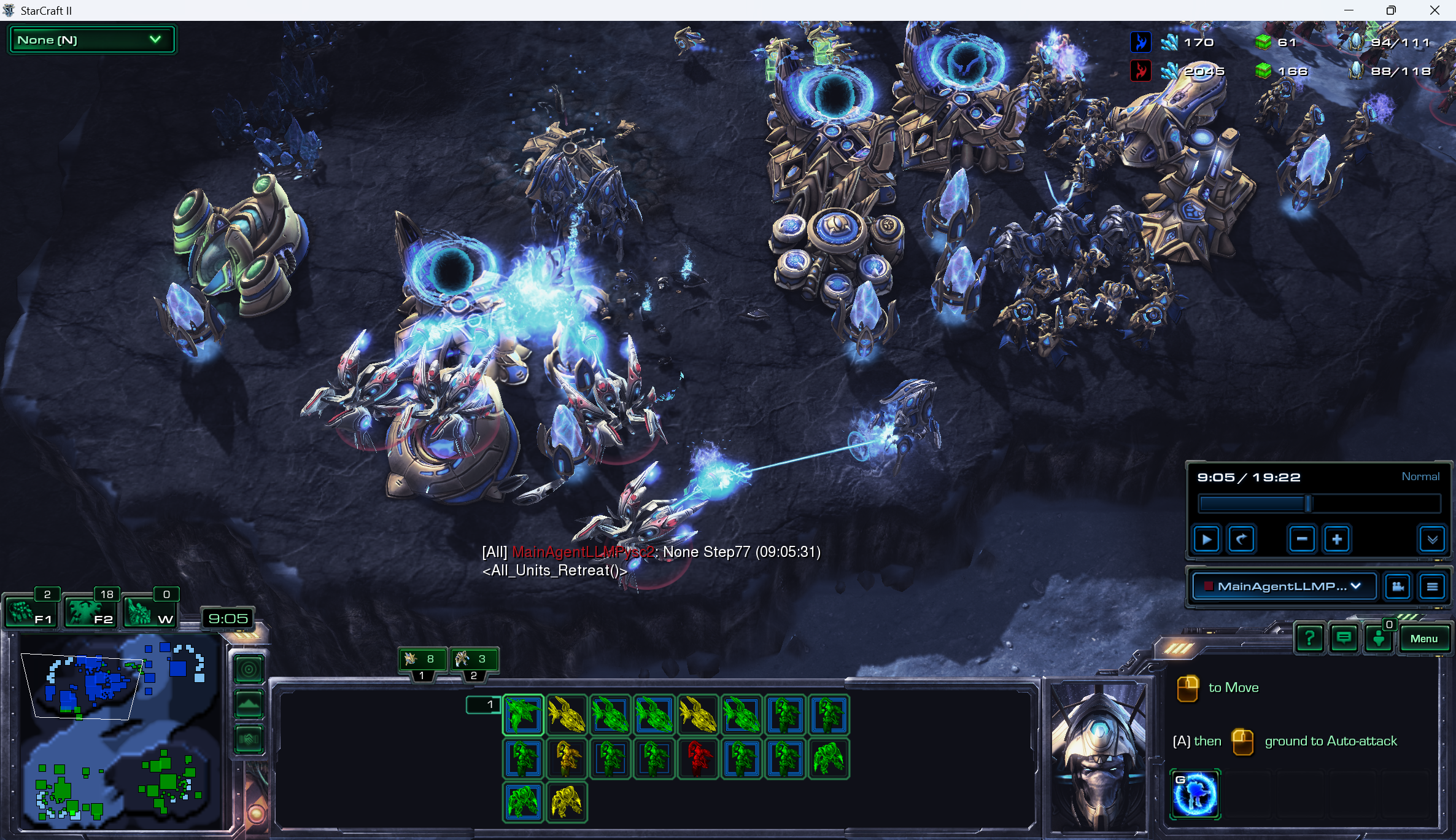Open the game Menu
The height and width of the screenshot is (840, 1456).
(1423, 639)
